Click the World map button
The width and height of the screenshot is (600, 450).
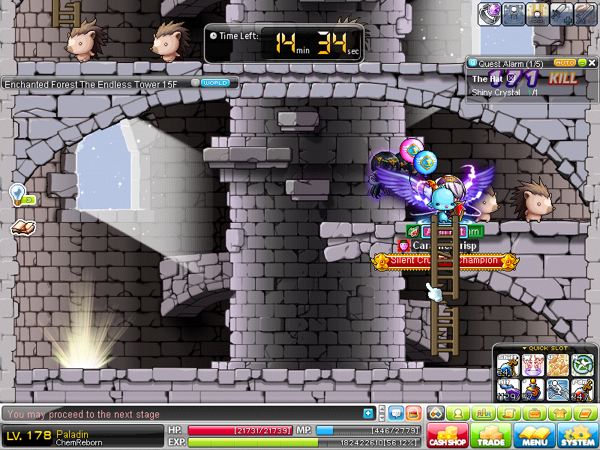[x=214, y=83]
